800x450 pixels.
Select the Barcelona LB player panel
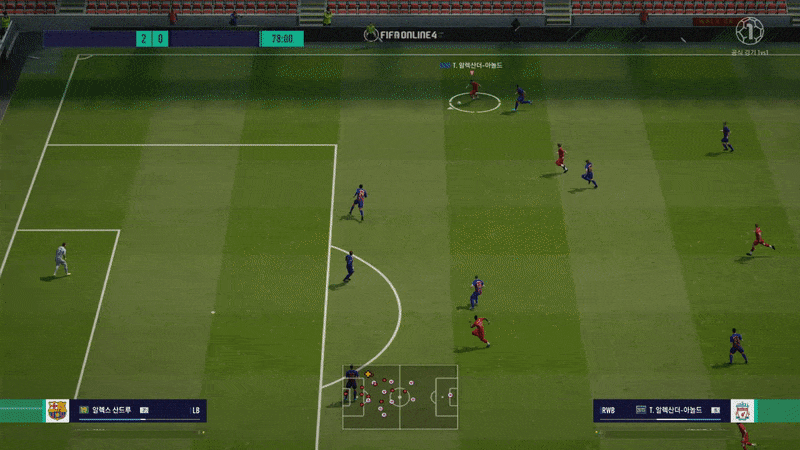pyautogui.click(x=138, y=410)
